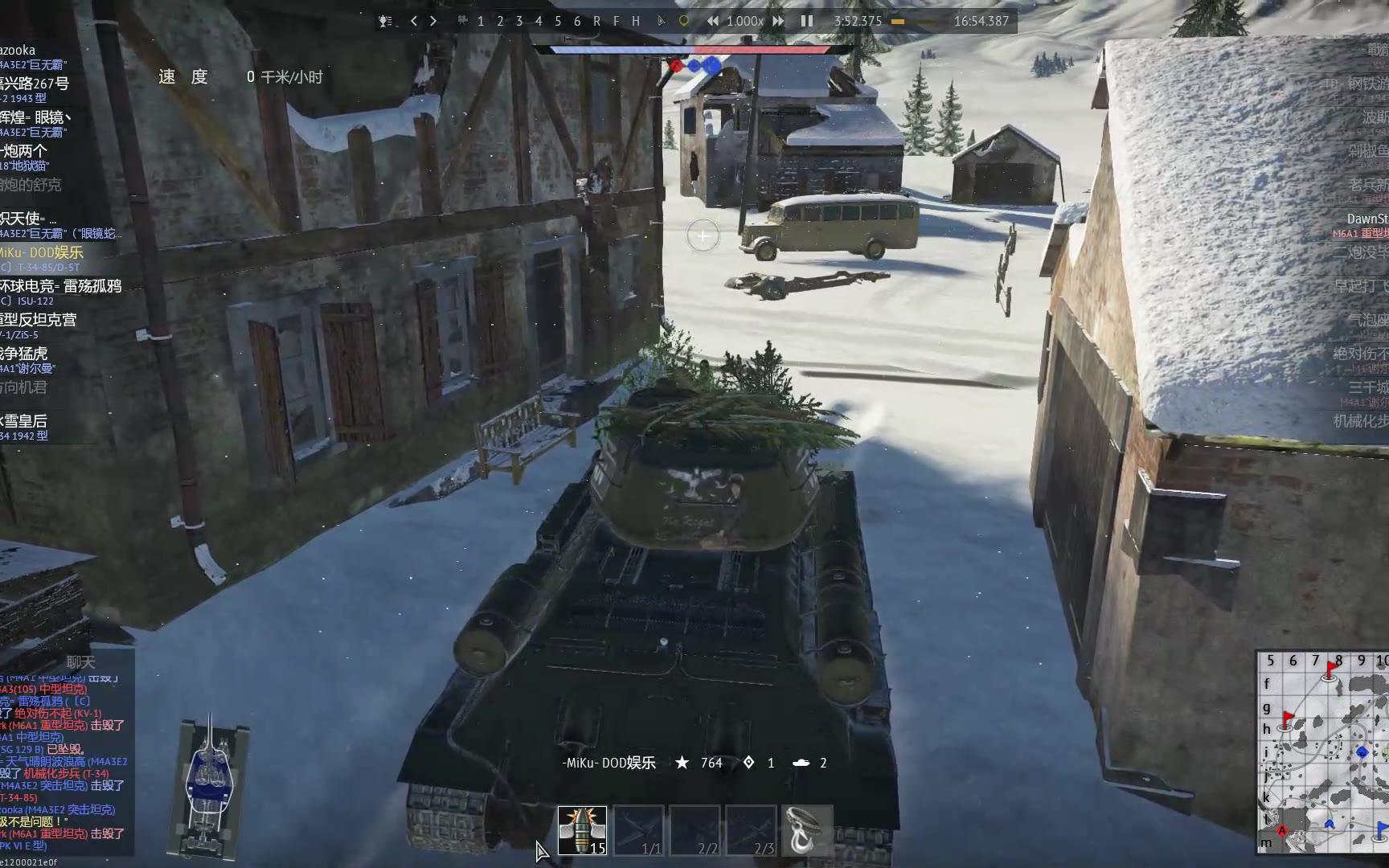Click the next camera right chevron
The image size is (1389, 868).
(432, 22)
